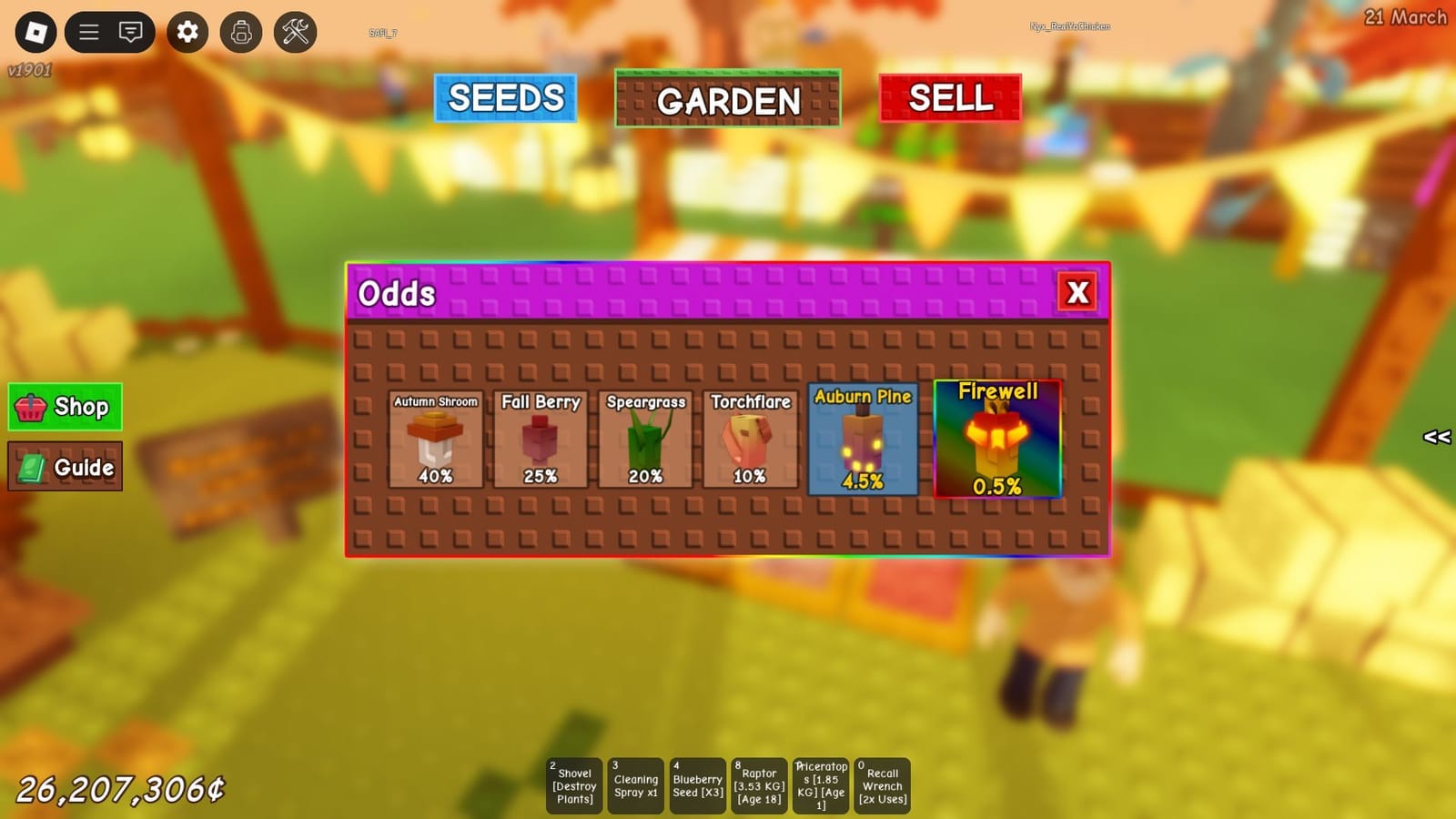The width and height of the screenshot is (1456, 819).
Task: Open the hamburger list icon
Action: tap(88, 32)
